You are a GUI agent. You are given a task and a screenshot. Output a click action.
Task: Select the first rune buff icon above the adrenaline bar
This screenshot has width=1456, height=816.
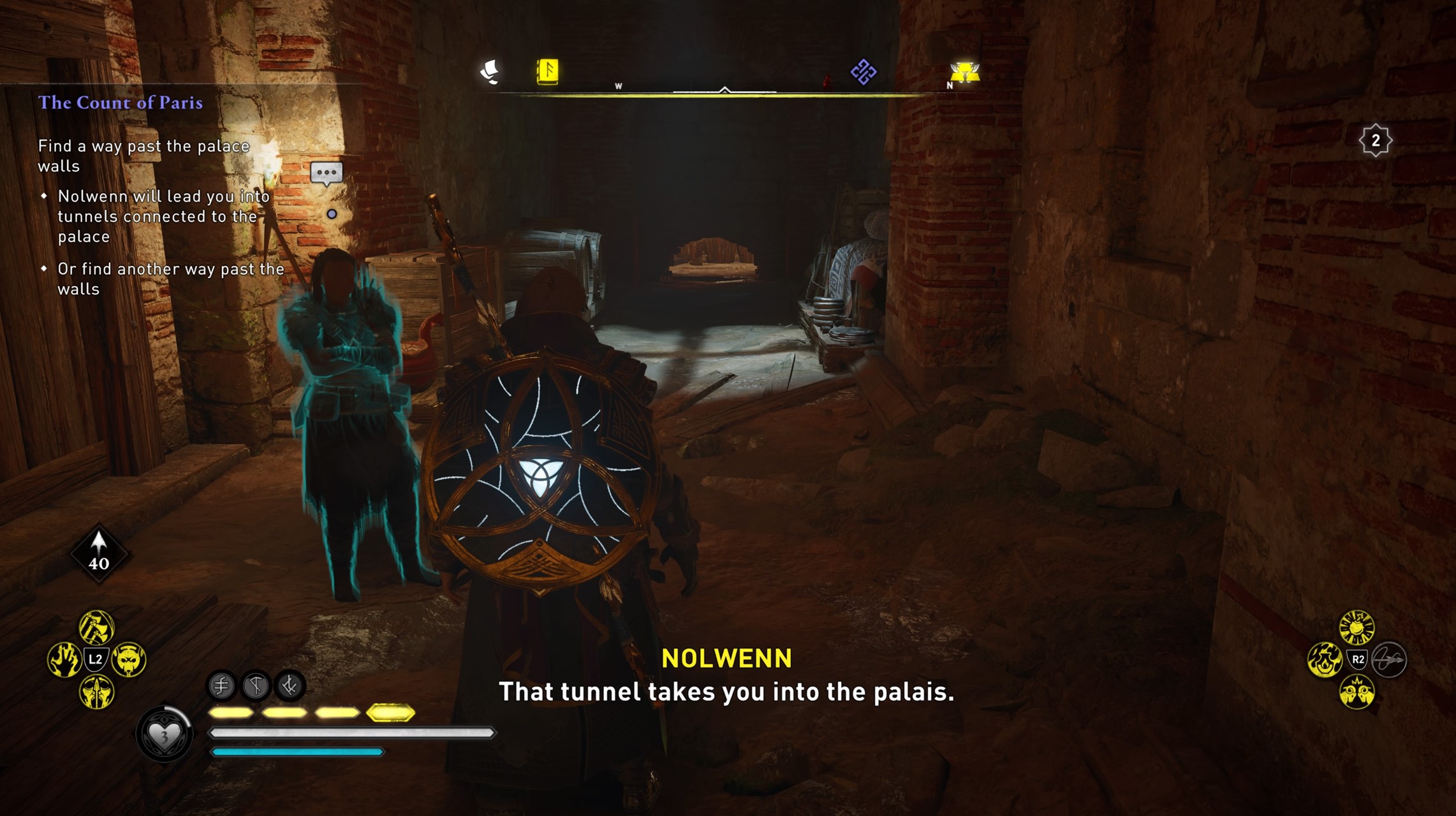(222, 686)
